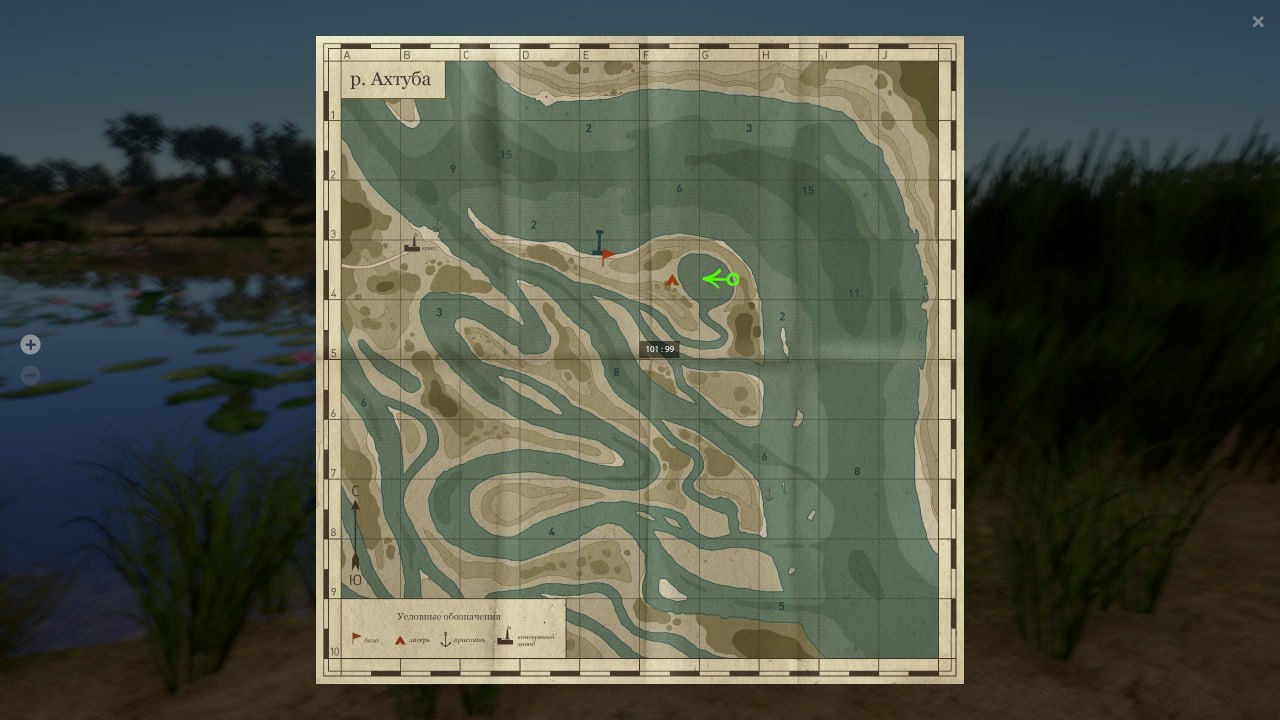Viewport: 1280px width, 720px height.
Task: Click the red camp tent marker in square F4
Action: point(670,282)
